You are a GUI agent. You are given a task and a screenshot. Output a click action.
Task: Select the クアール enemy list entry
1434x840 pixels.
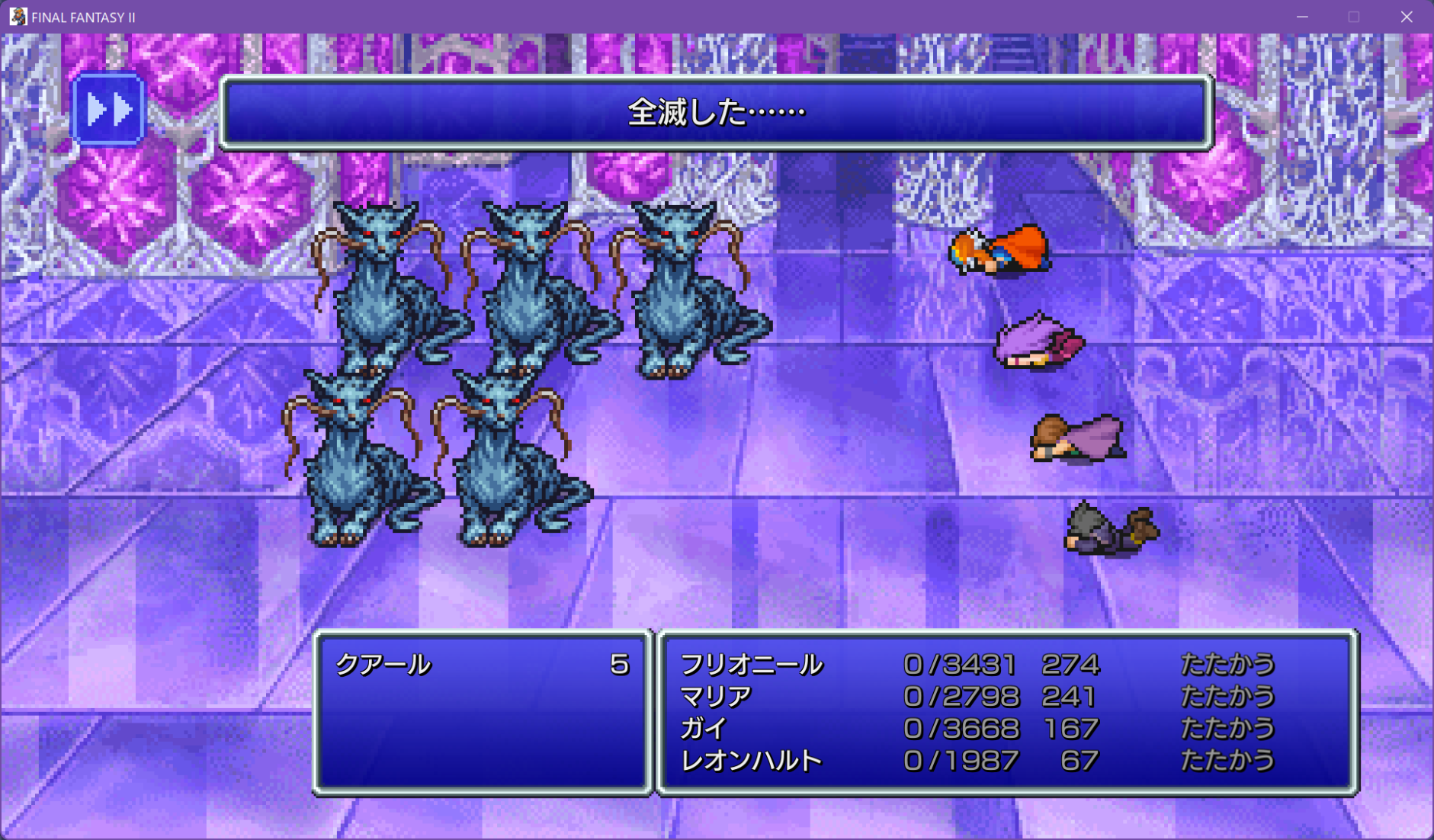[383, 665]
